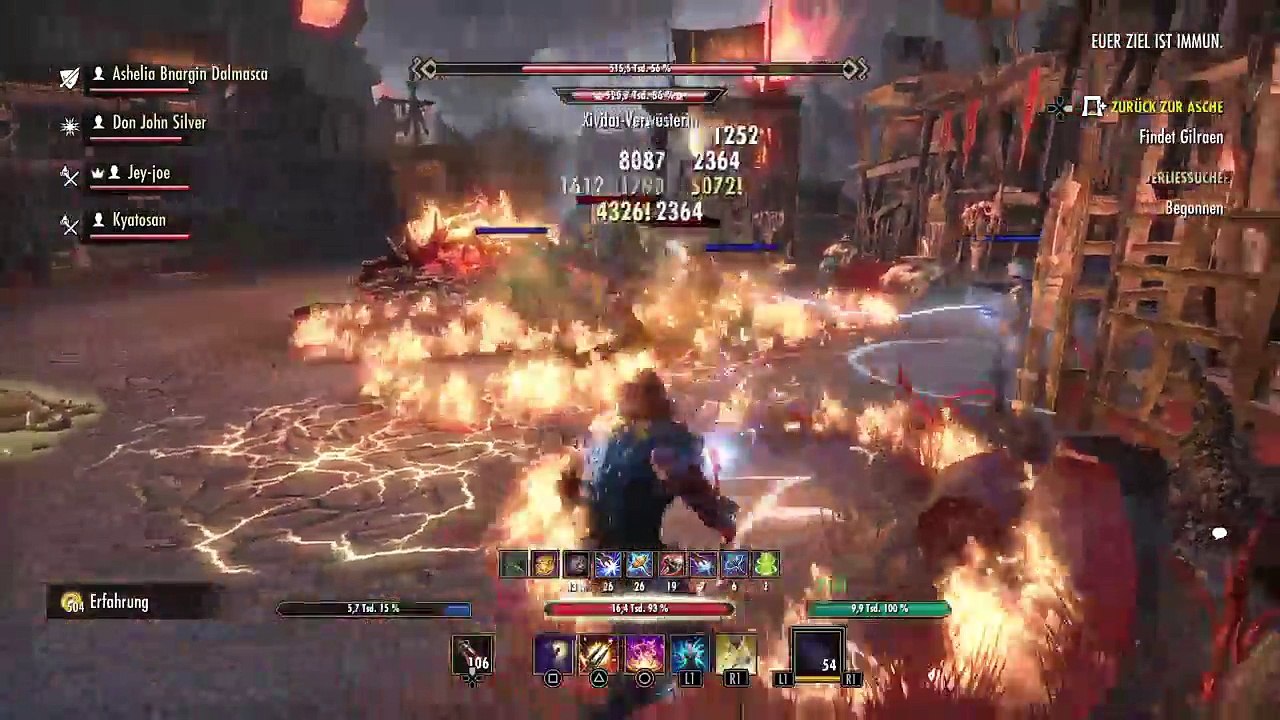The height and width of the screenshot is (720, 1280).
Task: Trigger the cyan crystal burst skill
Action: click(690, 654)
